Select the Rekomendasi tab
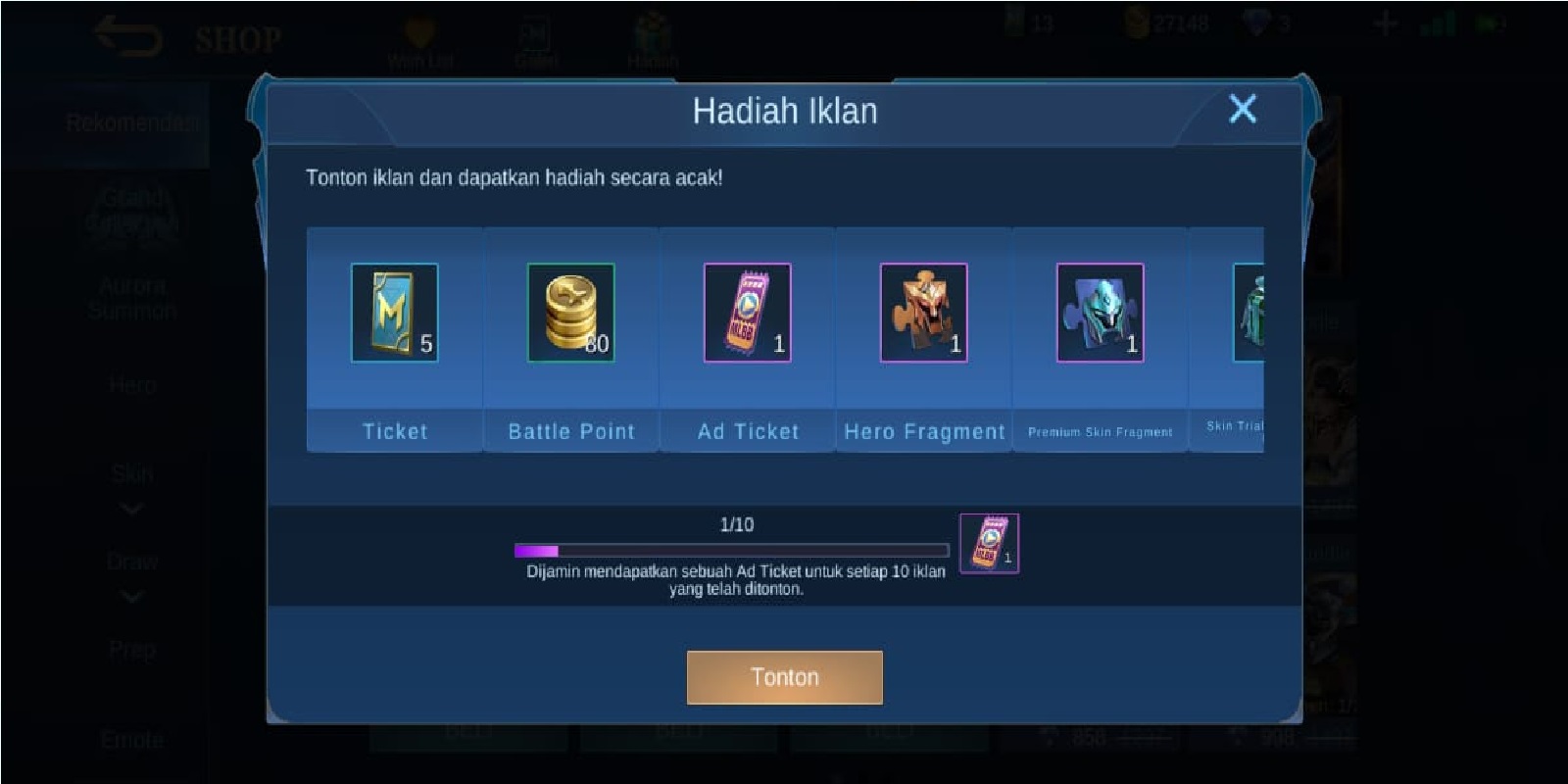1568x784 pixels. (x=133, y=121)
